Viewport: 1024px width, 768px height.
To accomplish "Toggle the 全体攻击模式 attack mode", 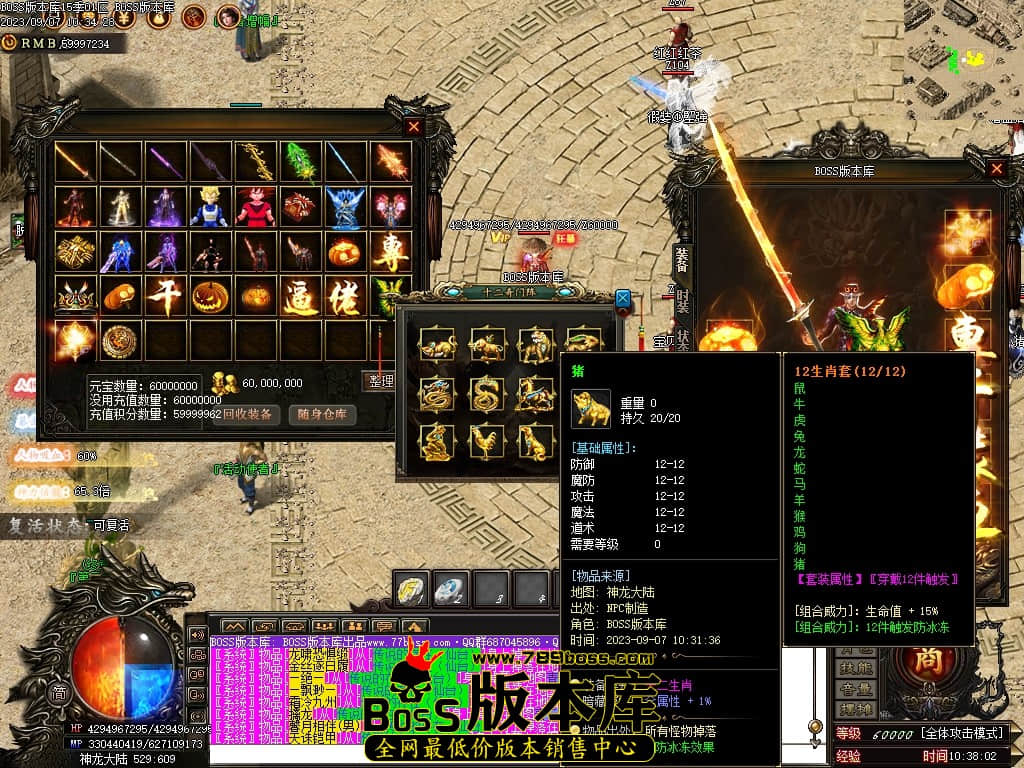I will 964,734.
